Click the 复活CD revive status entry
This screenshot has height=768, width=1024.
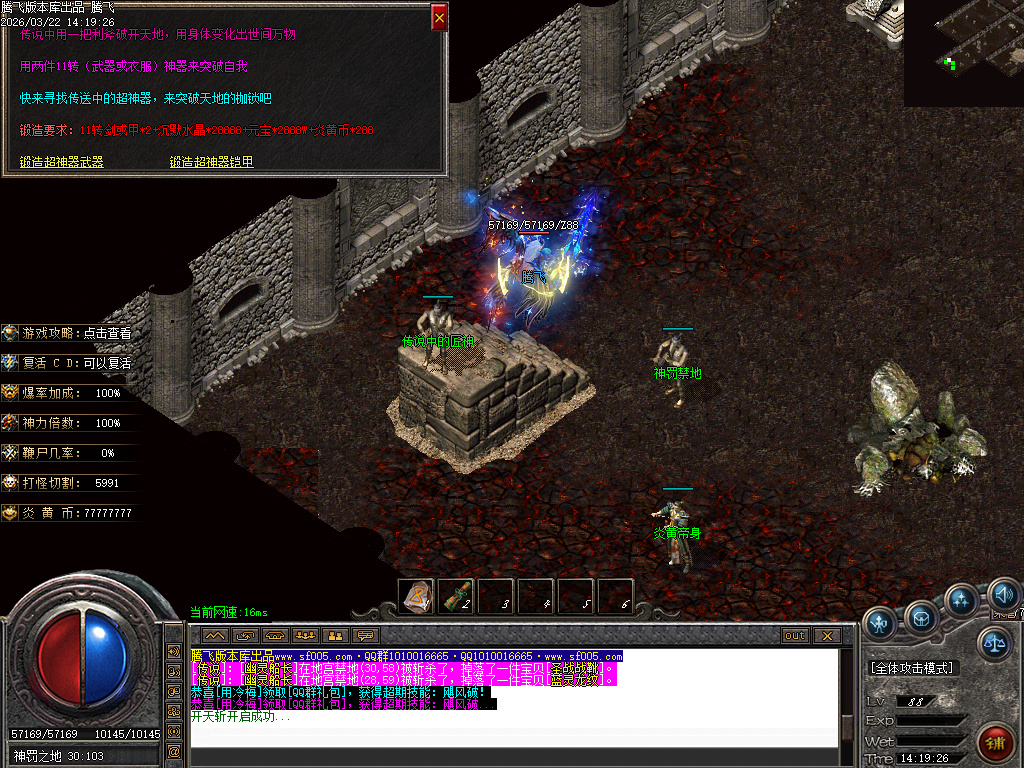click(69, 363)
